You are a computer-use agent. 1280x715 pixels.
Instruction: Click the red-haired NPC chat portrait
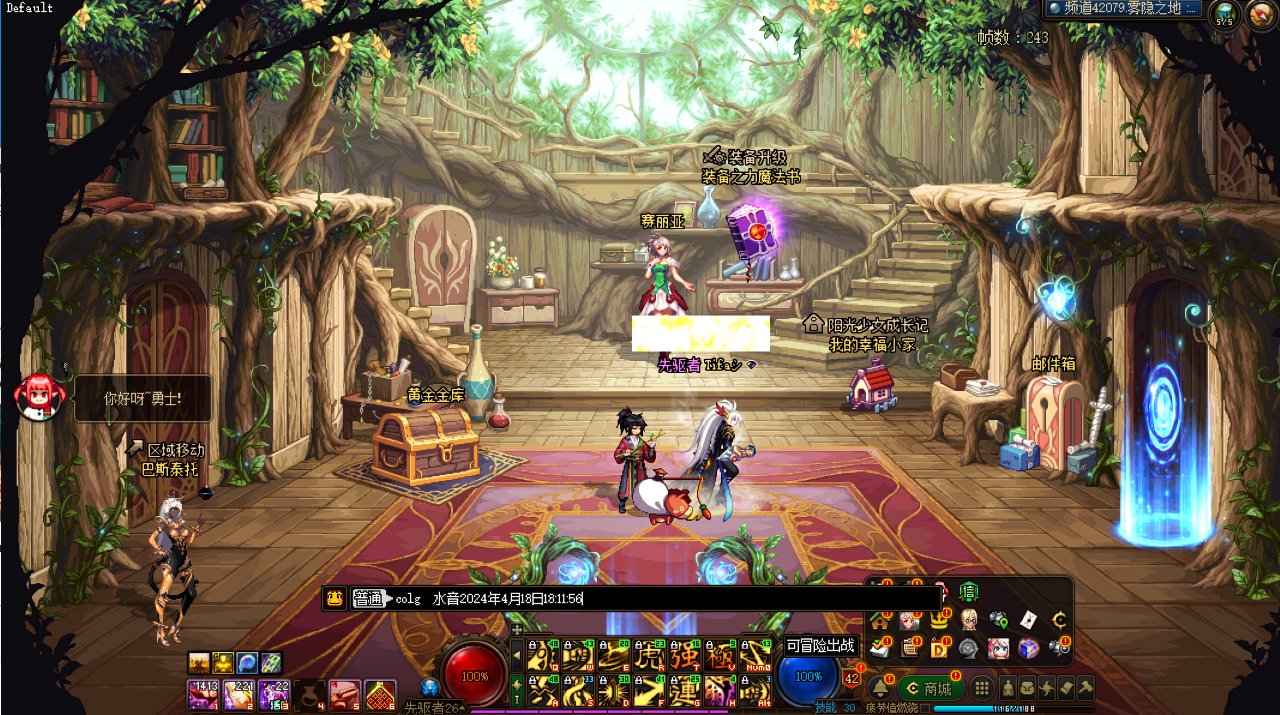[39, 397]
